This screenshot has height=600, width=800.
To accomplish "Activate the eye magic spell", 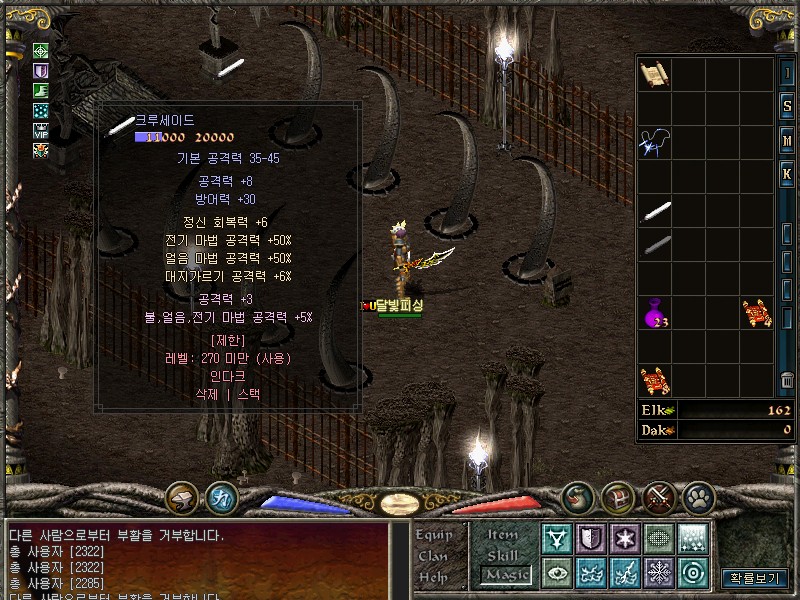I will pos(557,573).
